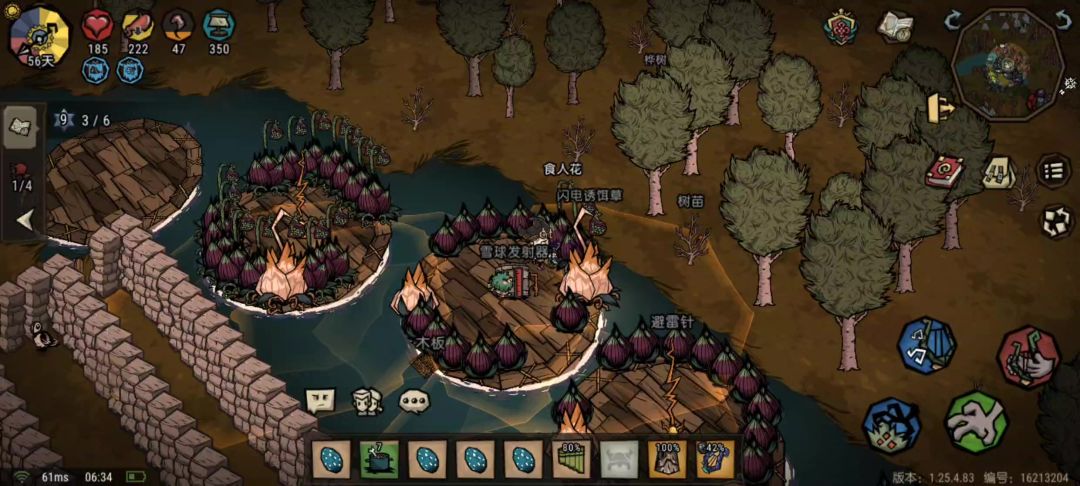
Task: Collapse the left side panel arrow
Action: (x=24, y=220)
